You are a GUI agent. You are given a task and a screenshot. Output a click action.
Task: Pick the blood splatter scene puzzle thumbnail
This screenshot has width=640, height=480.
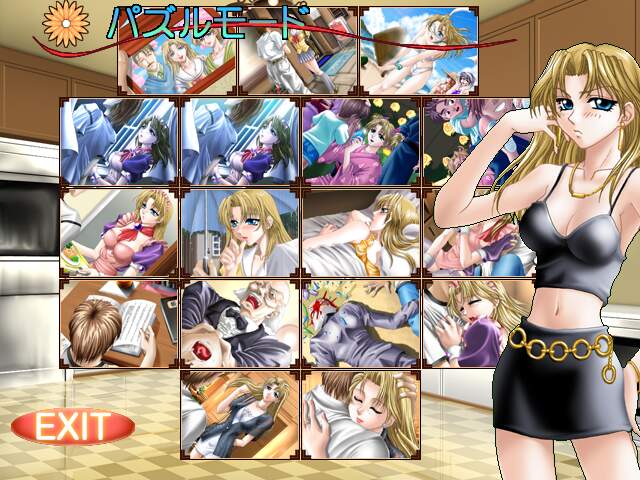[361, 323]
